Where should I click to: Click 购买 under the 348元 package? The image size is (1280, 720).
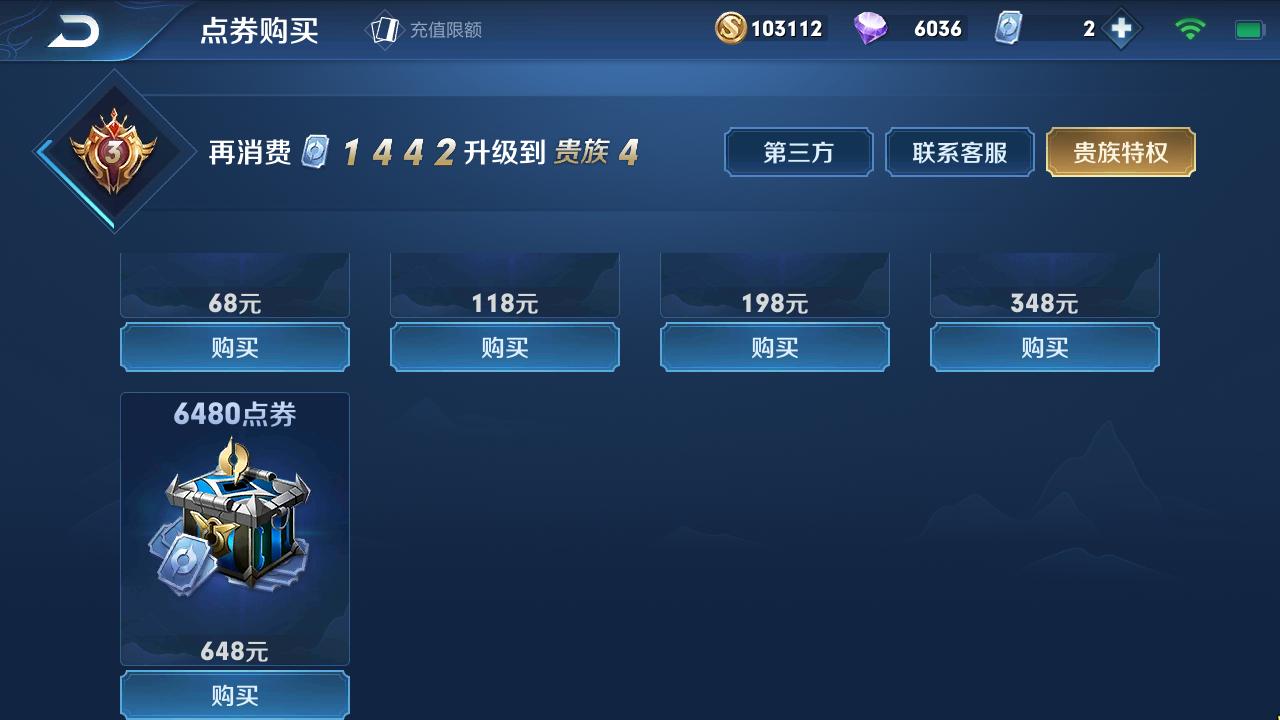[x=1044, y=347]
